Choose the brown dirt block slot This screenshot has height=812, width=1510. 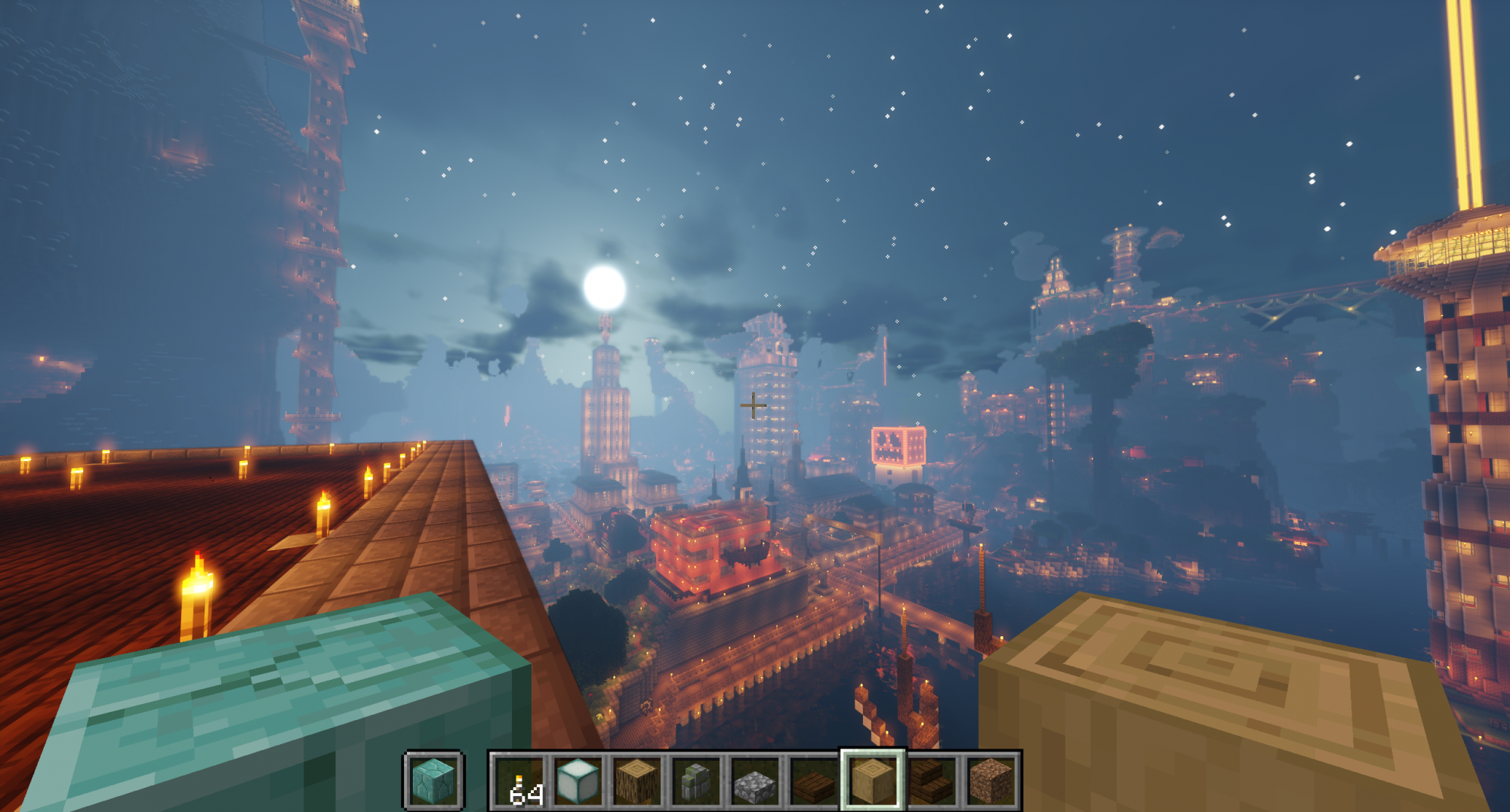pos(990,781)
